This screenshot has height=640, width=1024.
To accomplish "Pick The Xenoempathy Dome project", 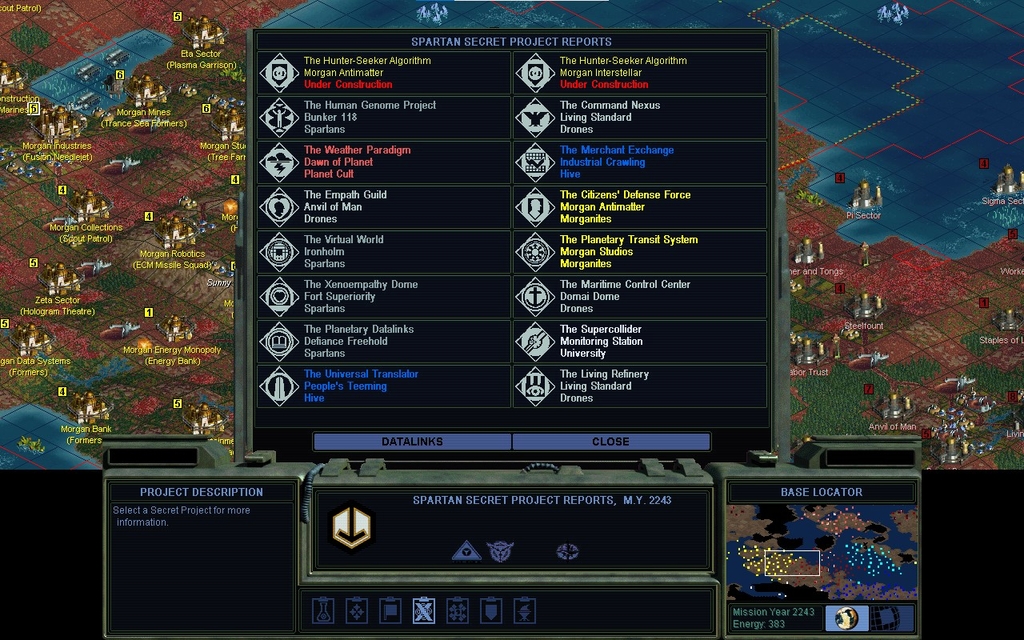I will pos(384,297).
